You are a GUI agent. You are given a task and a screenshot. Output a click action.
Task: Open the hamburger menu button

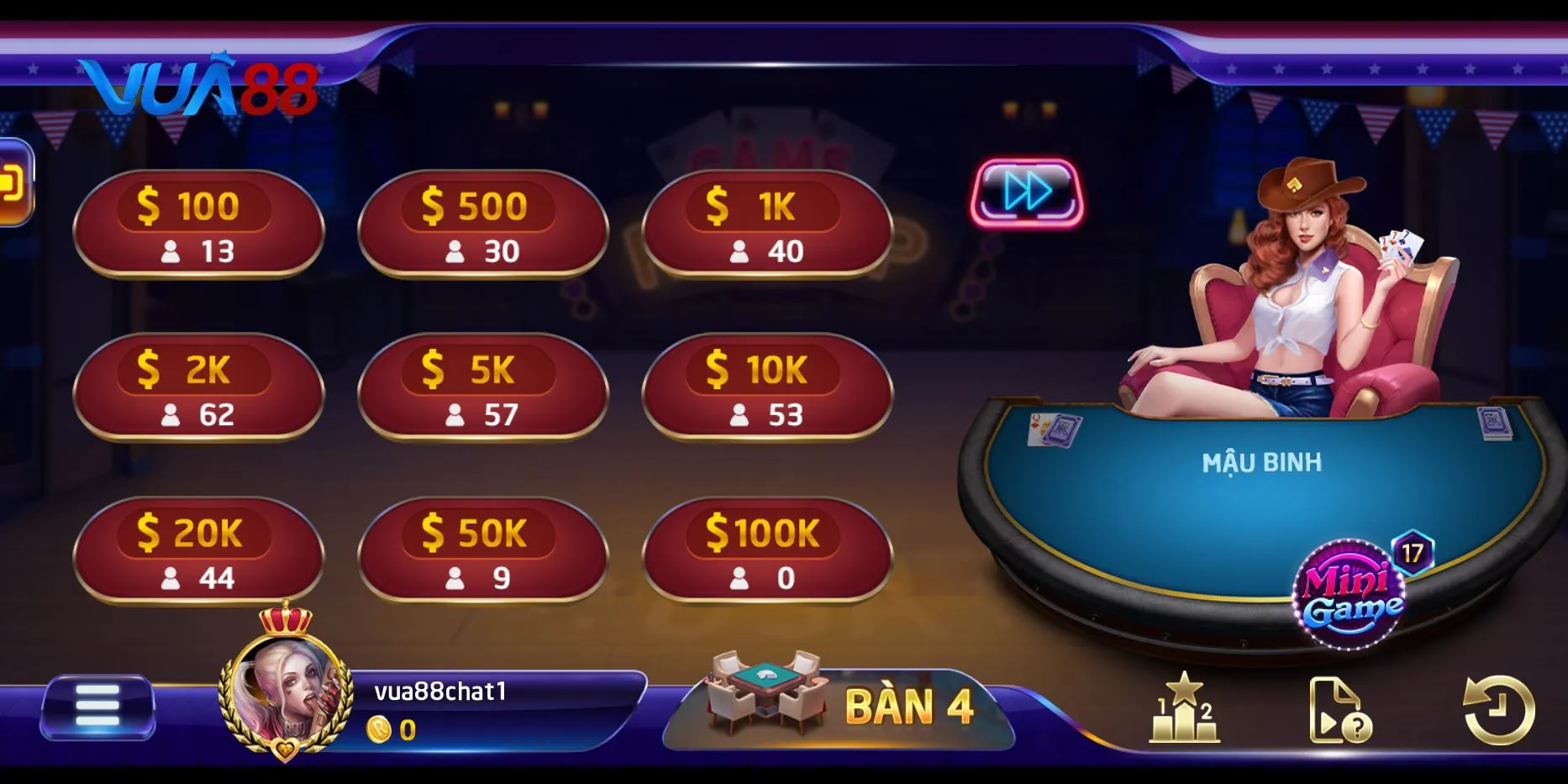pyautogui.click(x=97, y=707)
